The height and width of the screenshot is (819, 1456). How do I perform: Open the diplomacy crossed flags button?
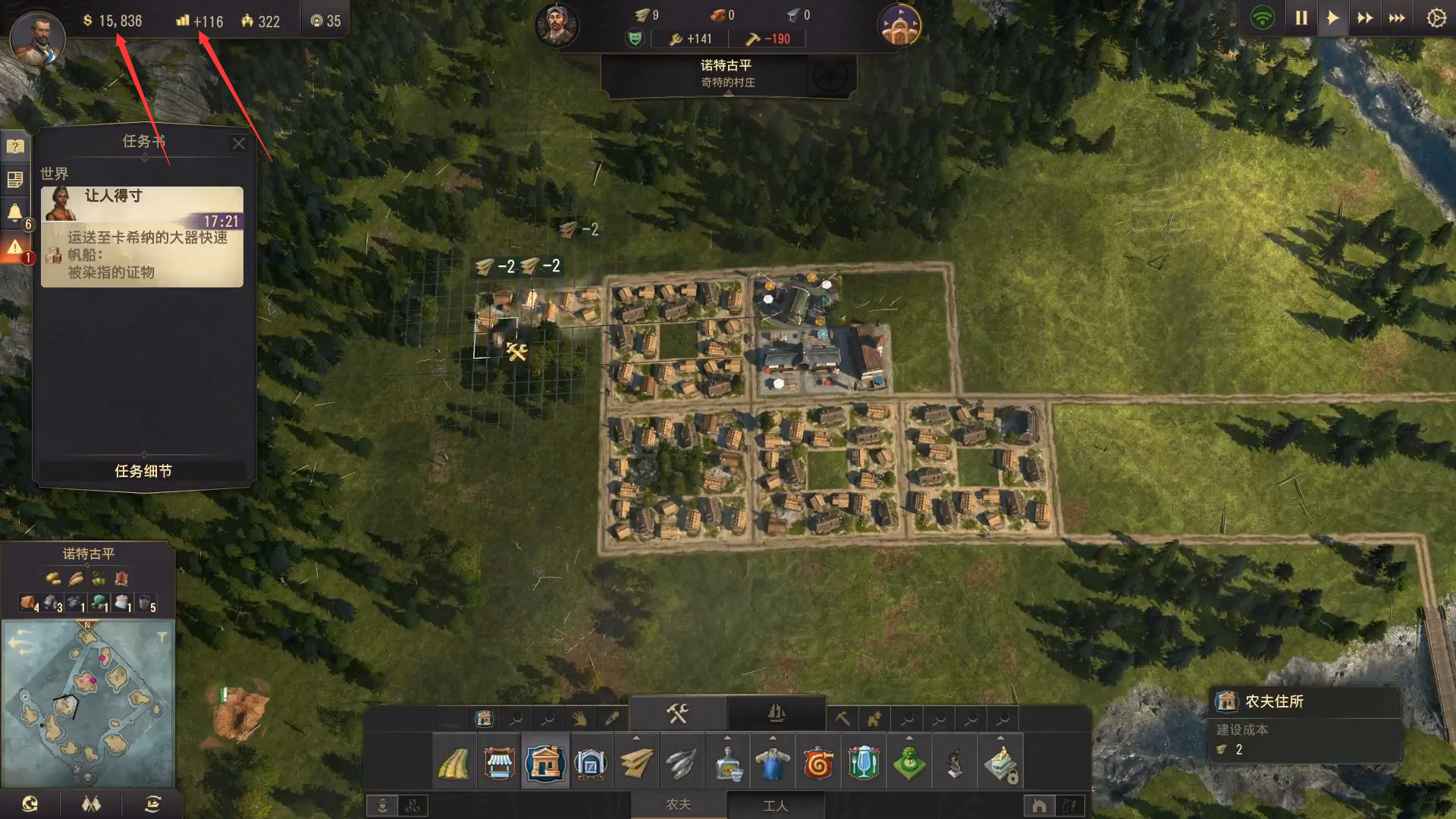click(91, 804)
